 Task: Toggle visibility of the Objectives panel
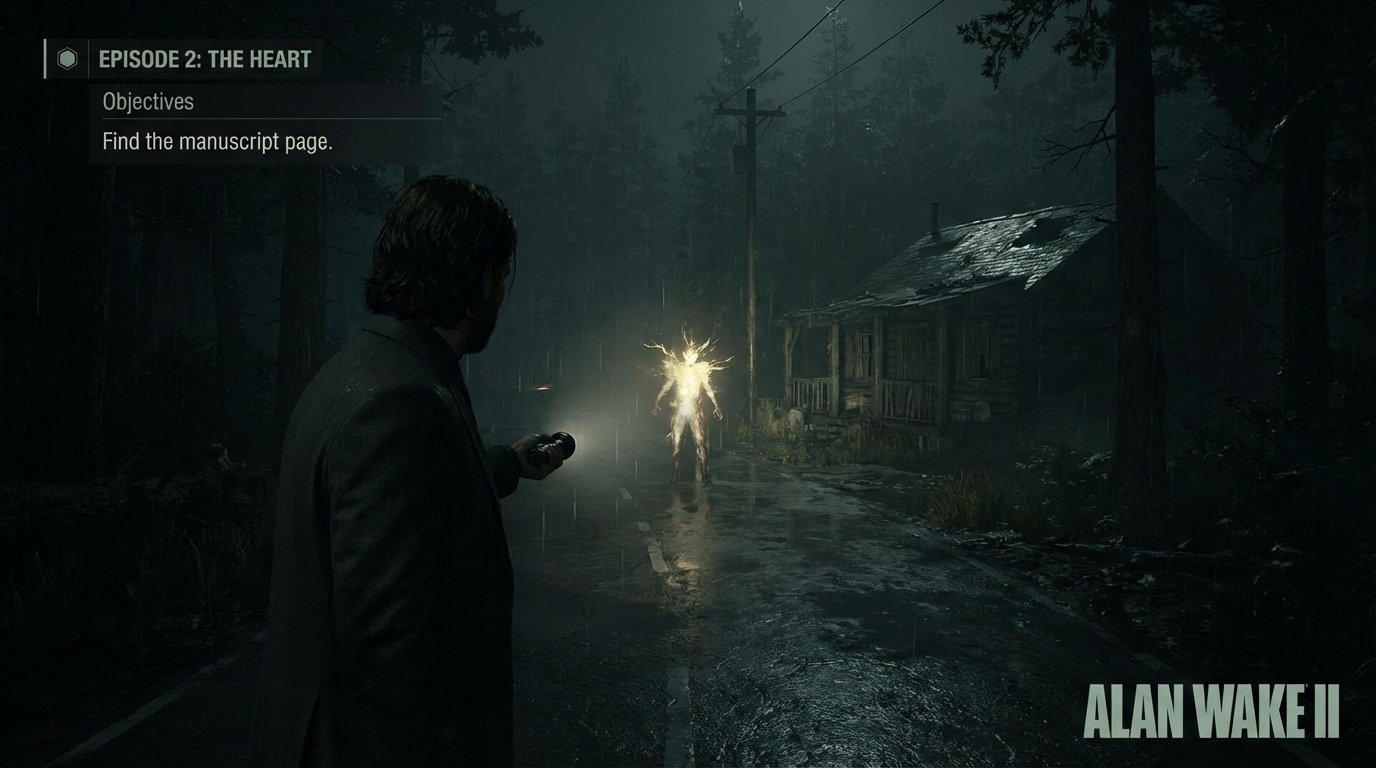click(x=148, y=101)
